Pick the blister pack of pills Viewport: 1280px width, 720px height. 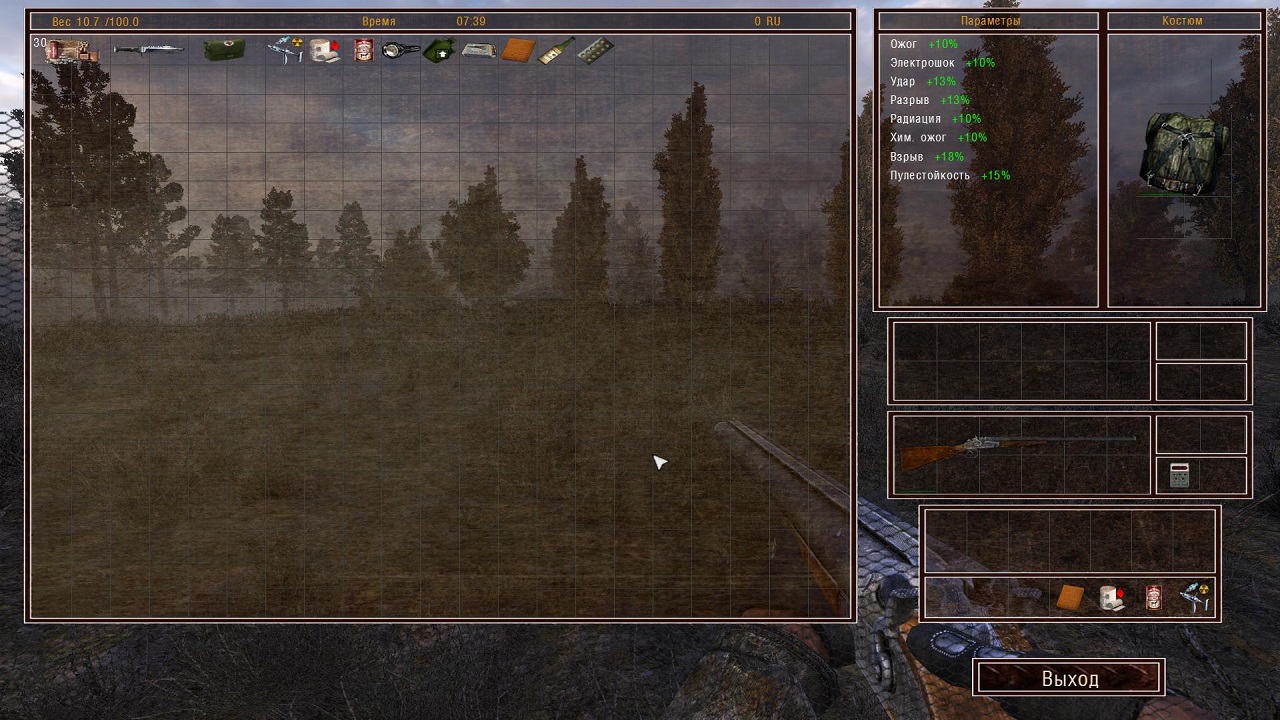tap(595, 50)
